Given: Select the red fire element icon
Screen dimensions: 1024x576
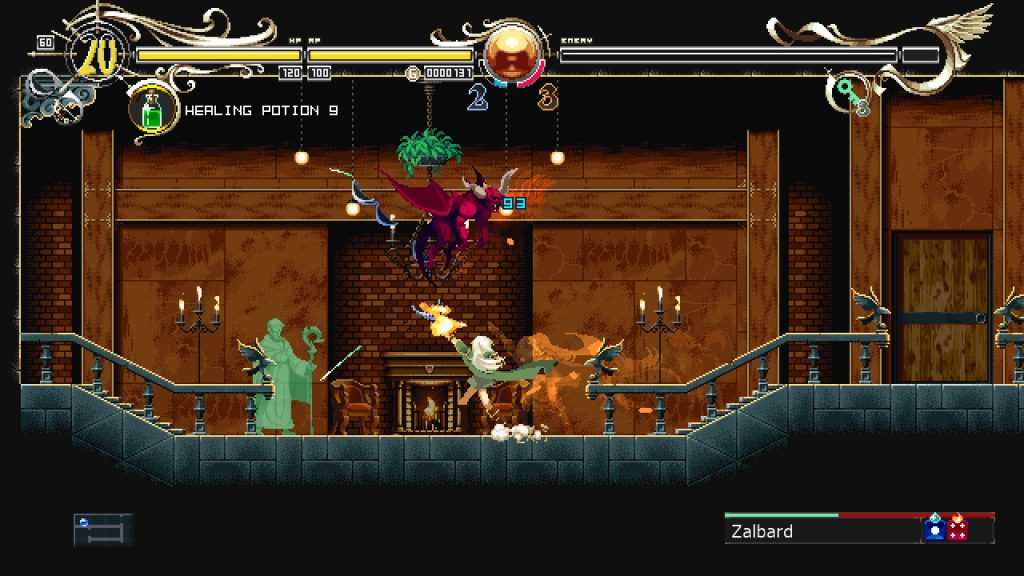Looking at the screenshot, I should [958, 528].
